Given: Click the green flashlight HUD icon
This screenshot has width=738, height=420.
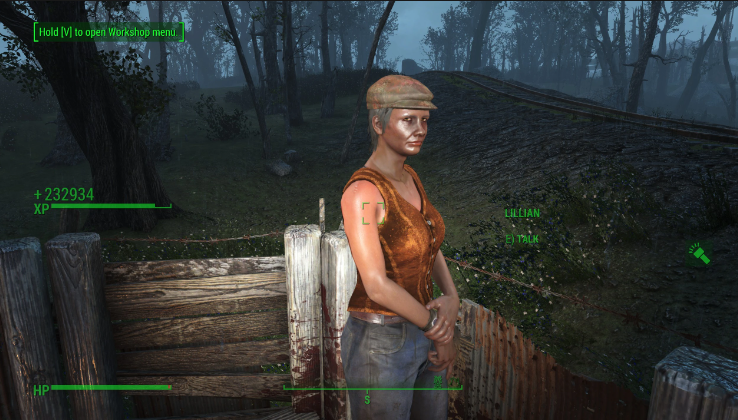Looking at the screenshot, I should 699,254.
